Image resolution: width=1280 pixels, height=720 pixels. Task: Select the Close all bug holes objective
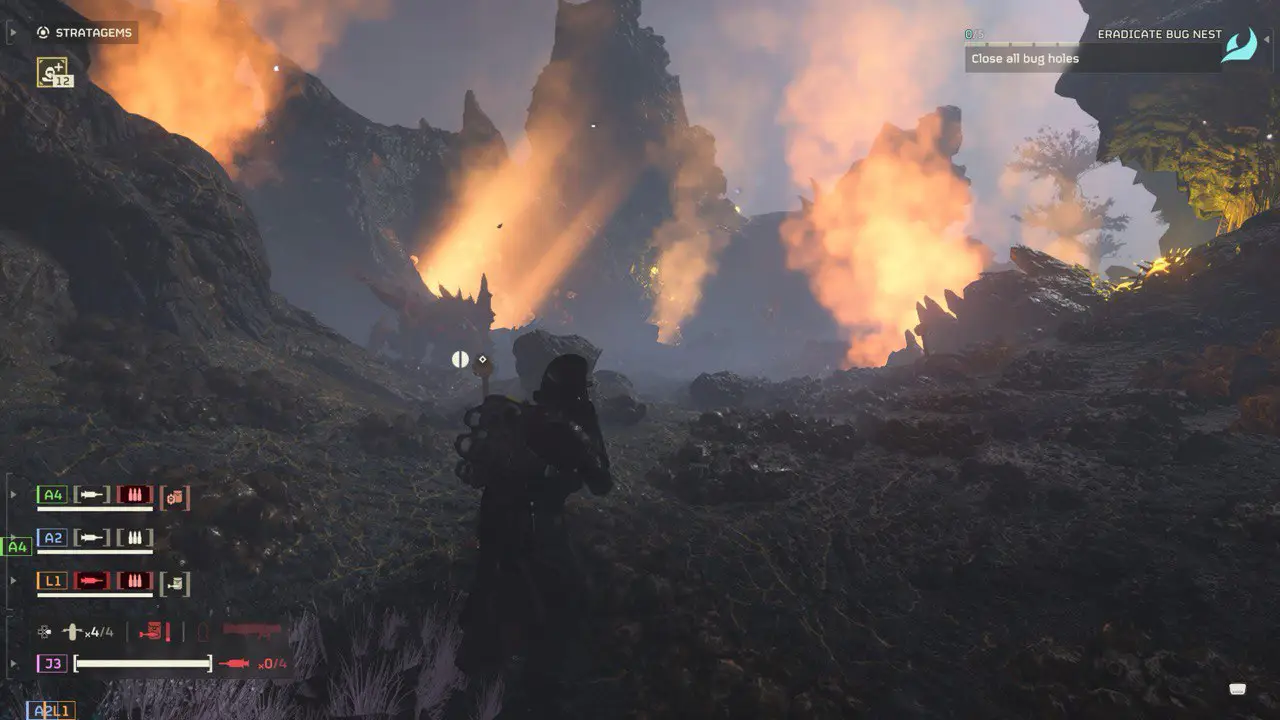(1024, 58)
